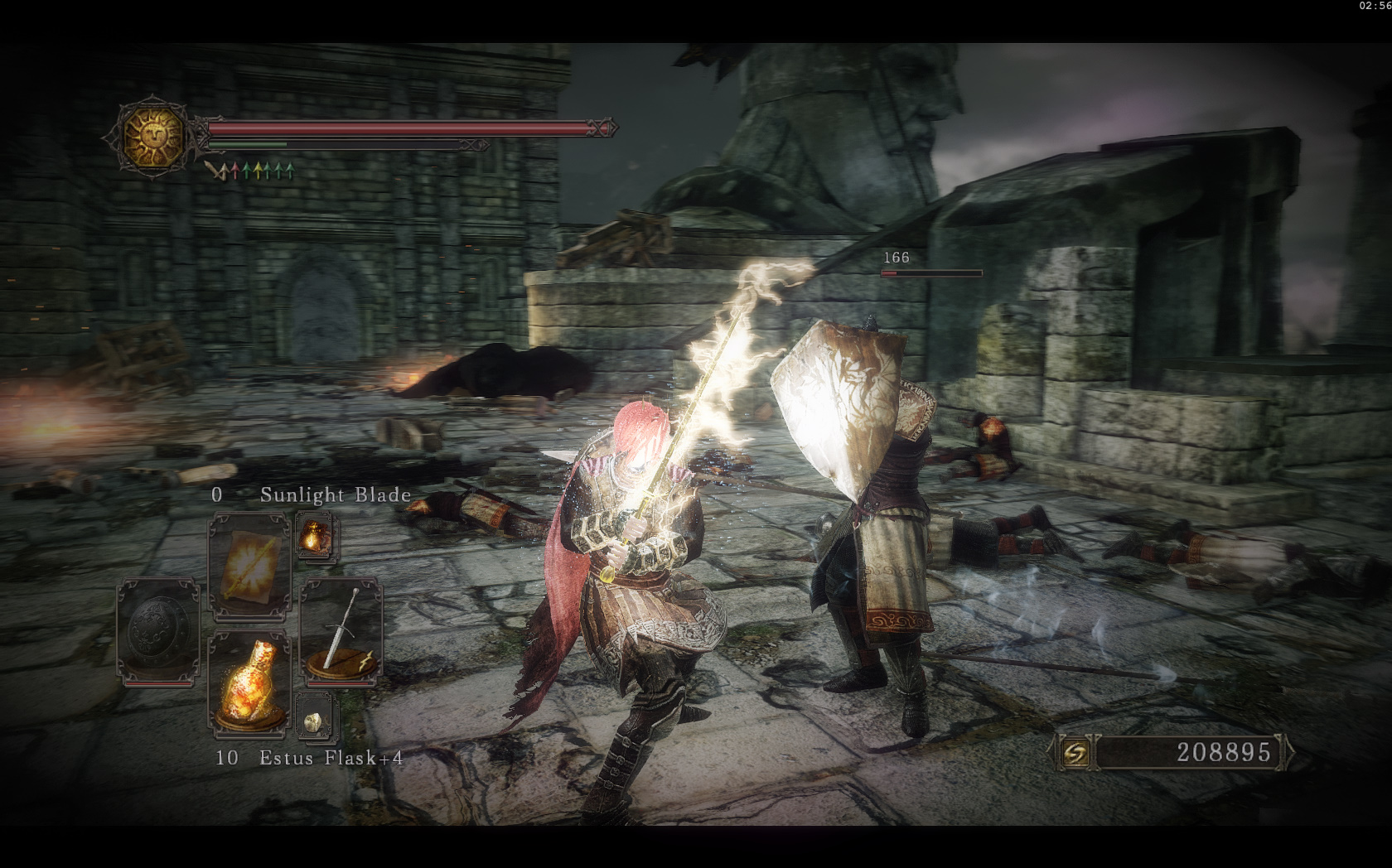Select the Estus Flask+4 item slot

[x=249, y=682]
